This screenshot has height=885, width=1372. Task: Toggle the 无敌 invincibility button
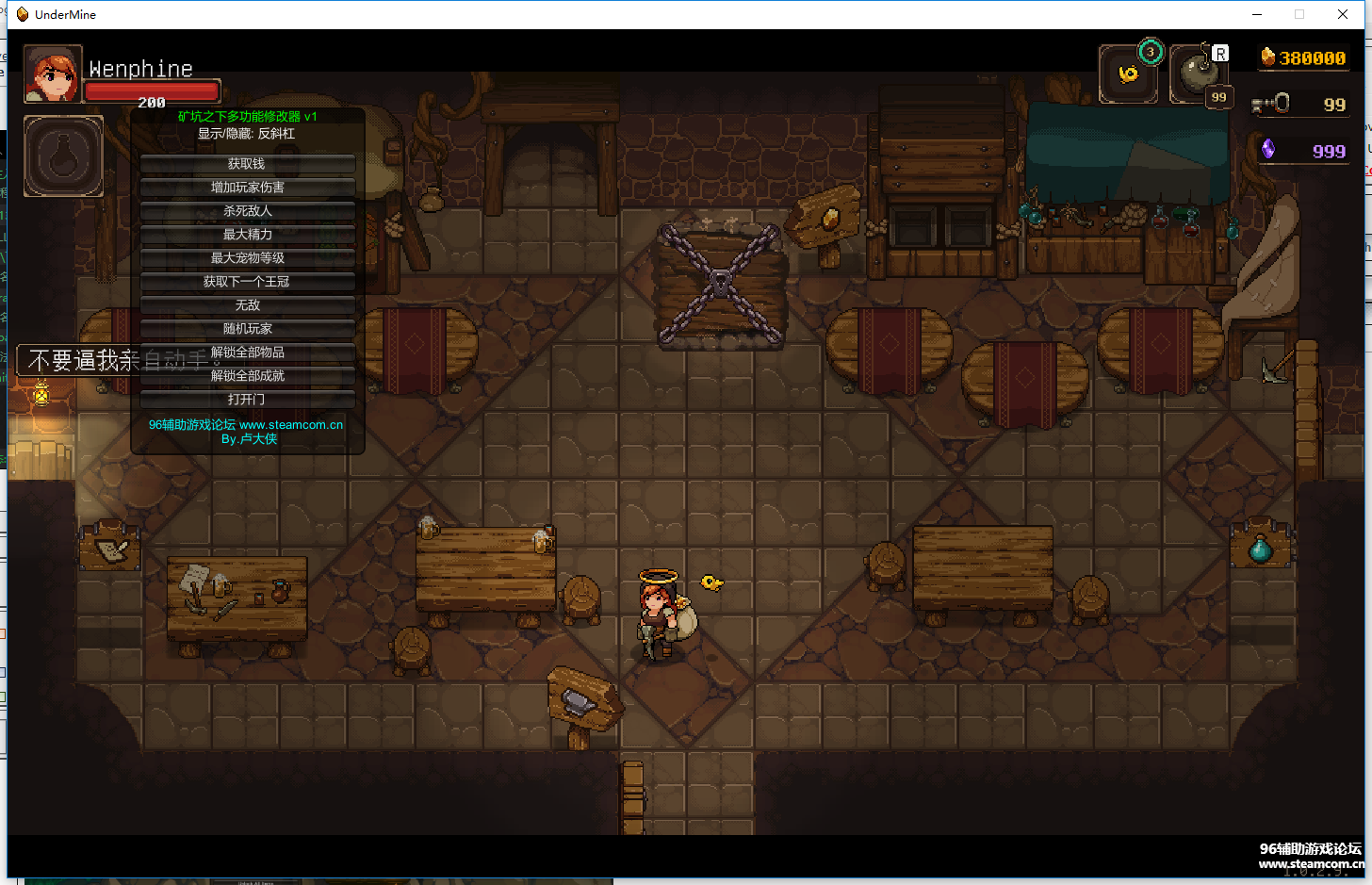point(247,305)
